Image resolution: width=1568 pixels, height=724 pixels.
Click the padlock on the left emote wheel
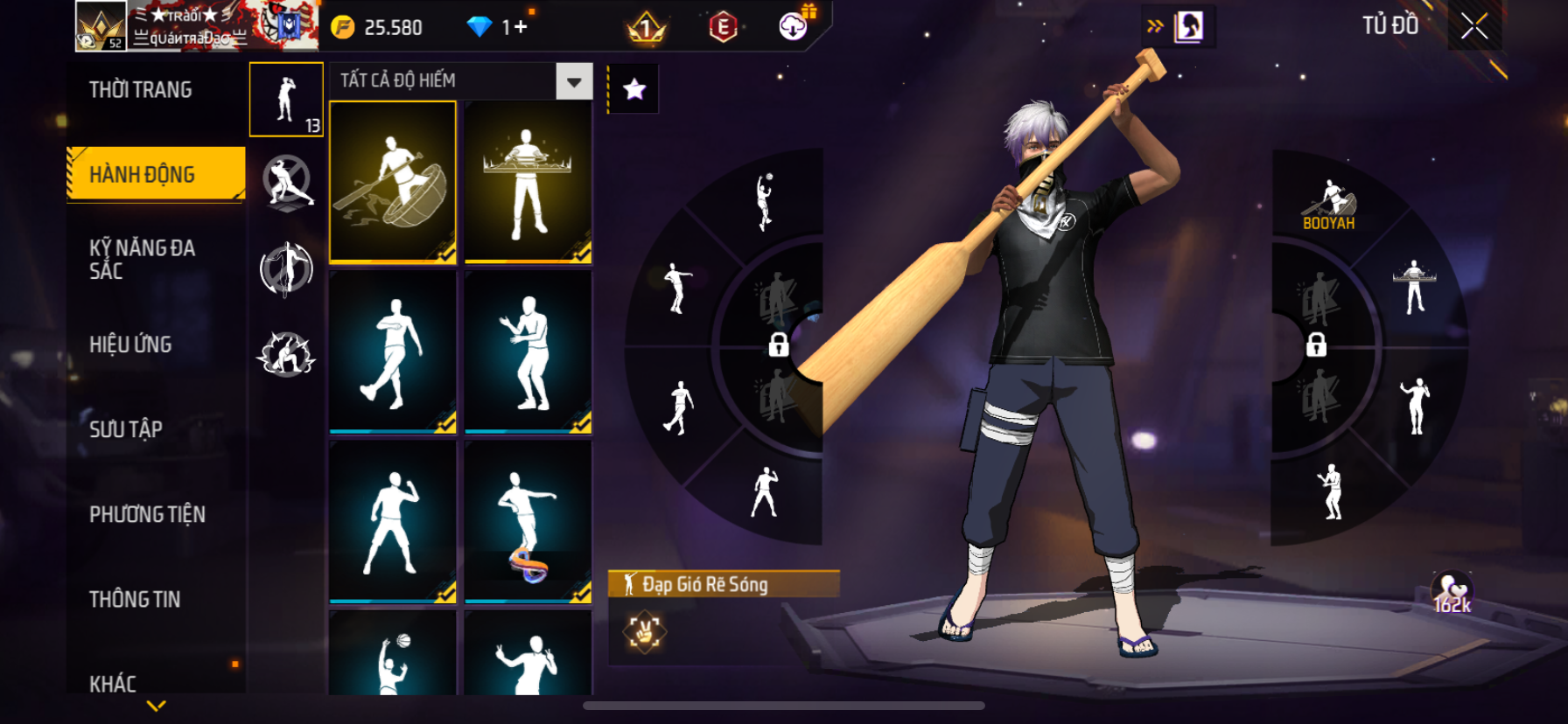[x=778, y=345]
